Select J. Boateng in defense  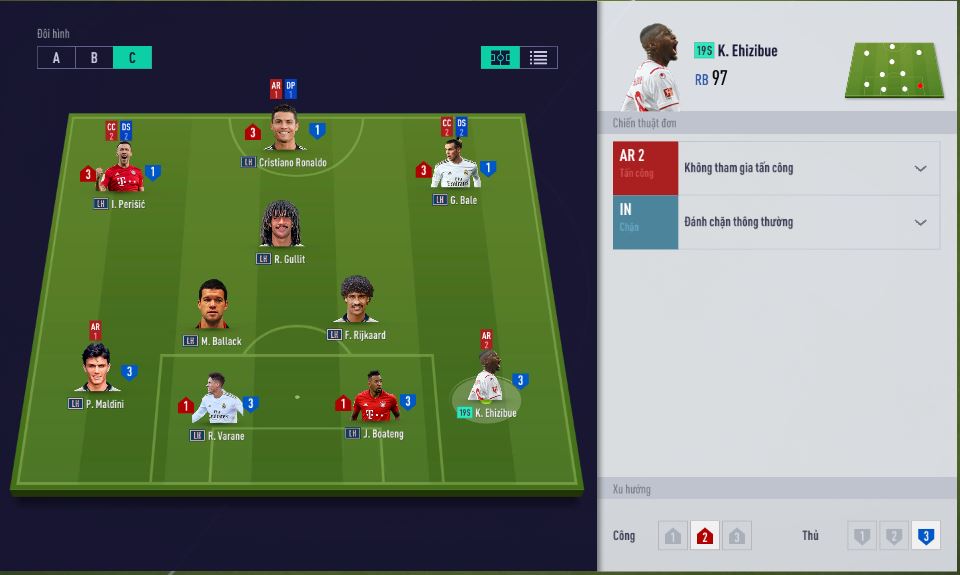[x=375, y=400]
